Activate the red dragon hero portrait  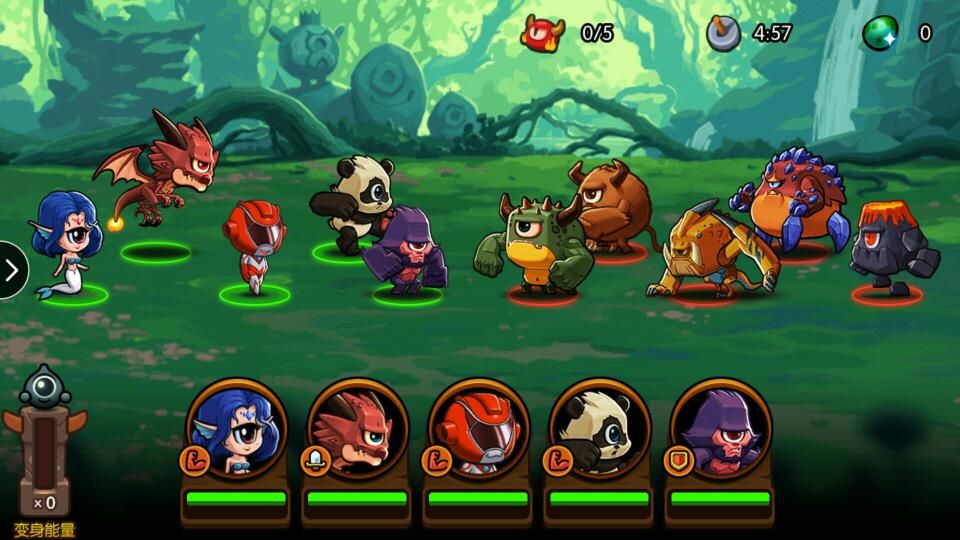coord(357,430)
